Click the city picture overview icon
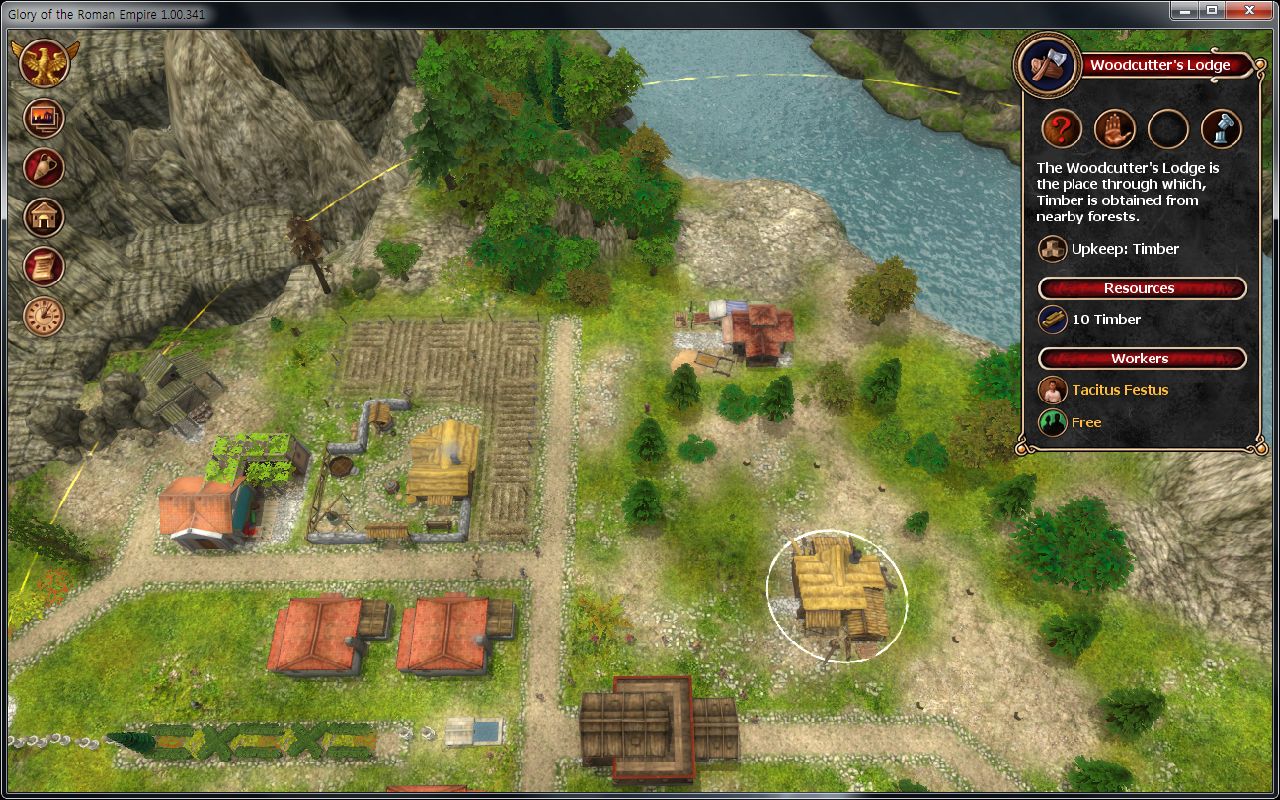Image resolution: width=1280 pixels, height=800 pixels. pos(43,118)
